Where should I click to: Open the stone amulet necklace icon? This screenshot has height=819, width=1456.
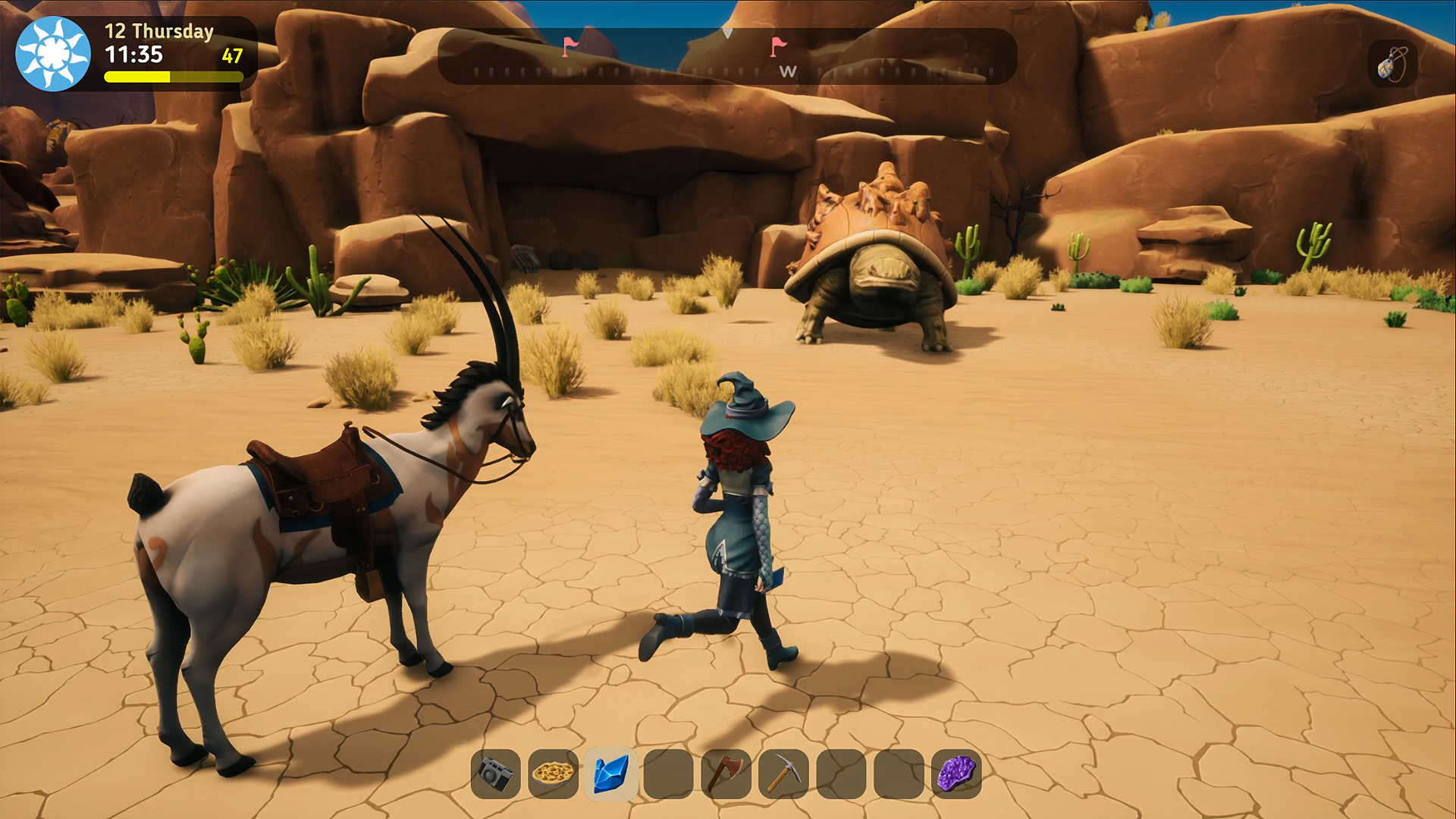(x=1392, y=64)
